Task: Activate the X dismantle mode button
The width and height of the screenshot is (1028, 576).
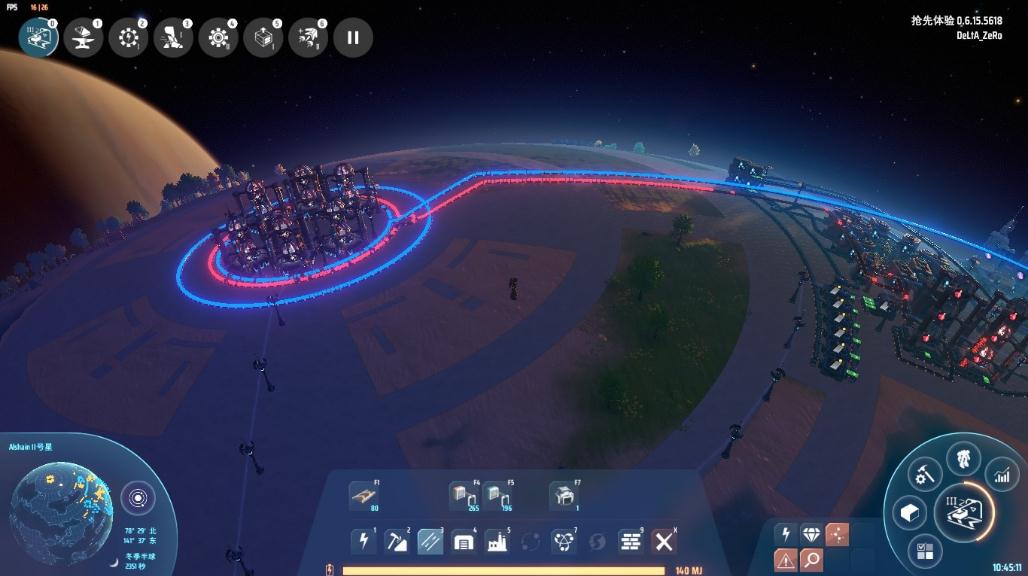Action: [663, 541]
